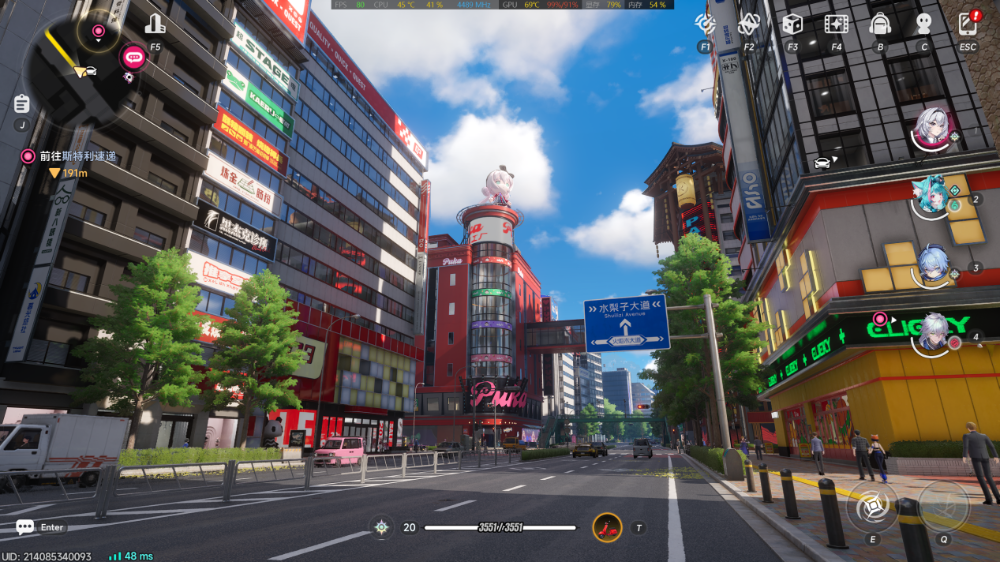Open the character figure icon
This screenshot has height=562, width=1000.
click(x=924, y=23)
